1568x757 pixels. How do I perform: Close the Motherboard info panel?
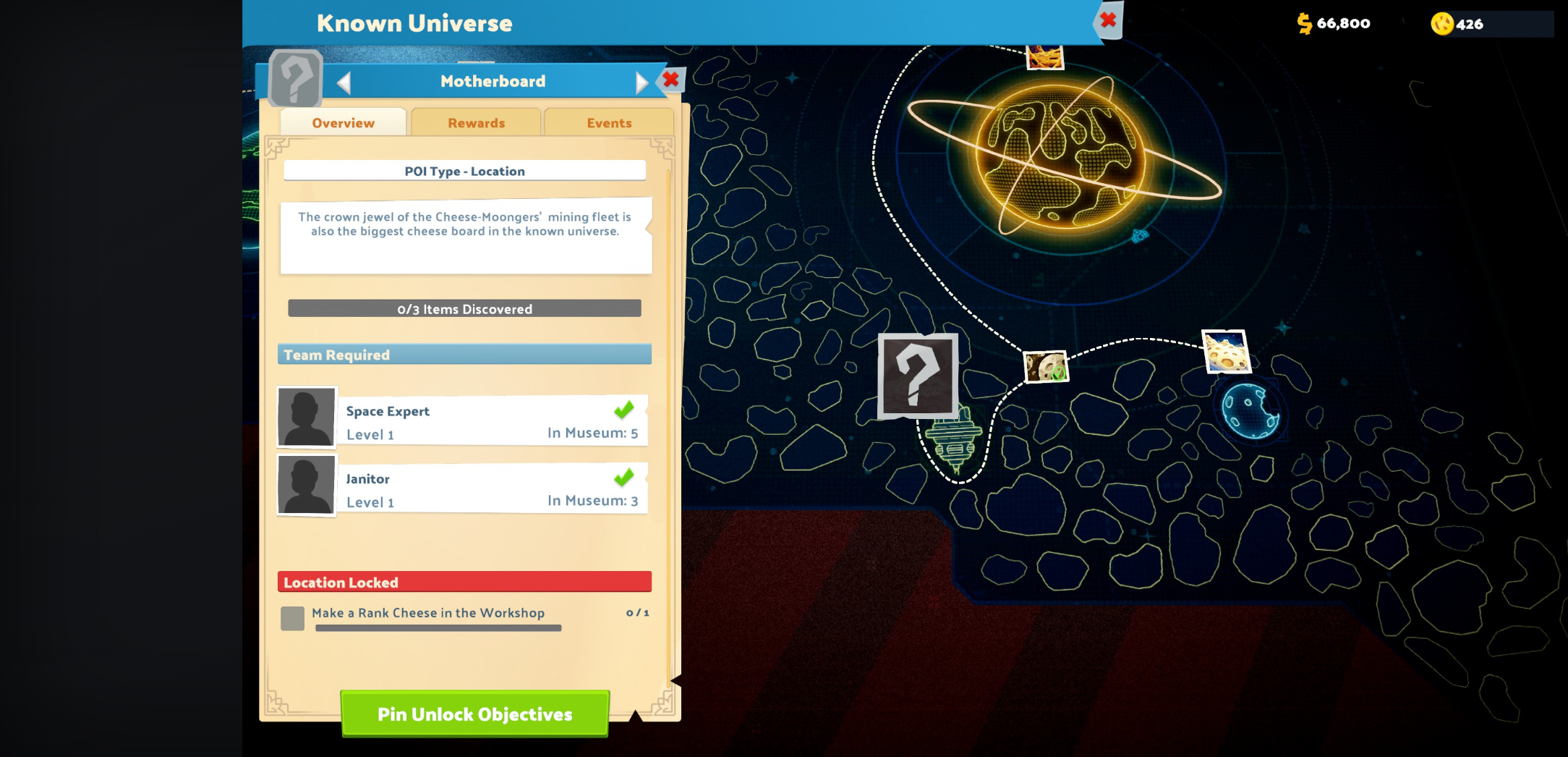coord(670,80)
